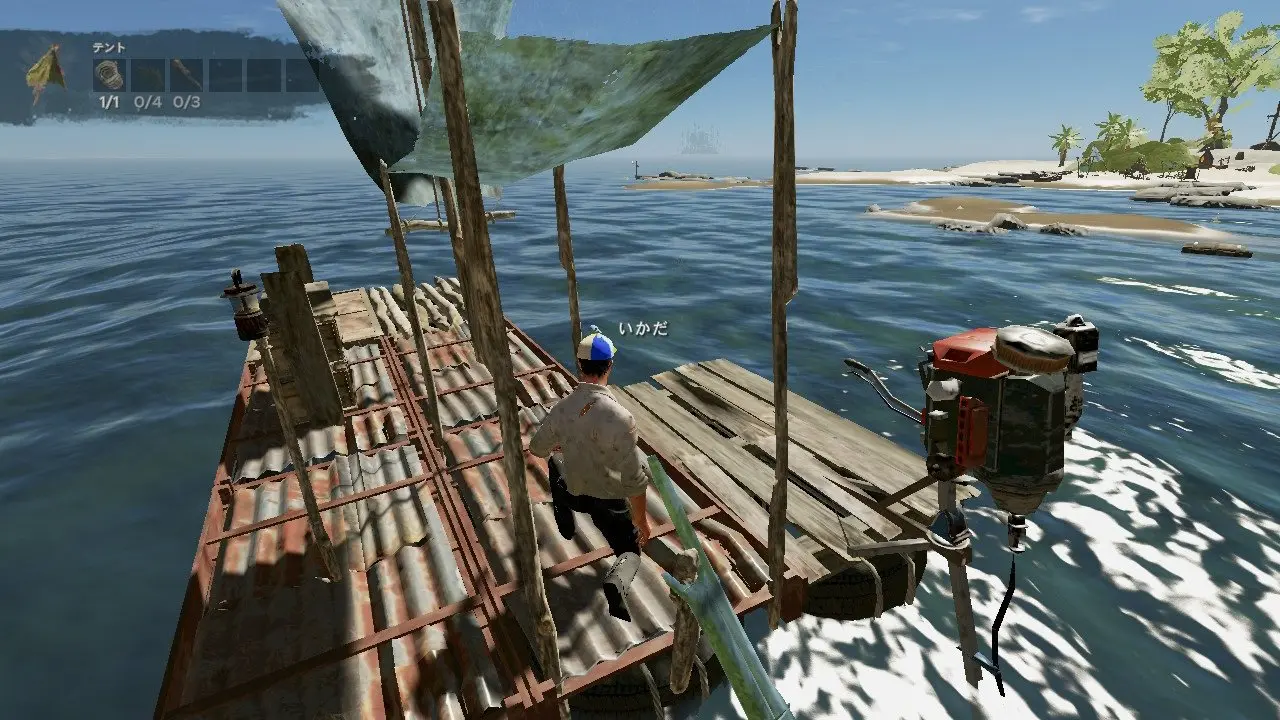Image resolution: width=1280 pixels, height=720 pixels.
Task: Select the palm frond material slot
Action: point(148,75)
